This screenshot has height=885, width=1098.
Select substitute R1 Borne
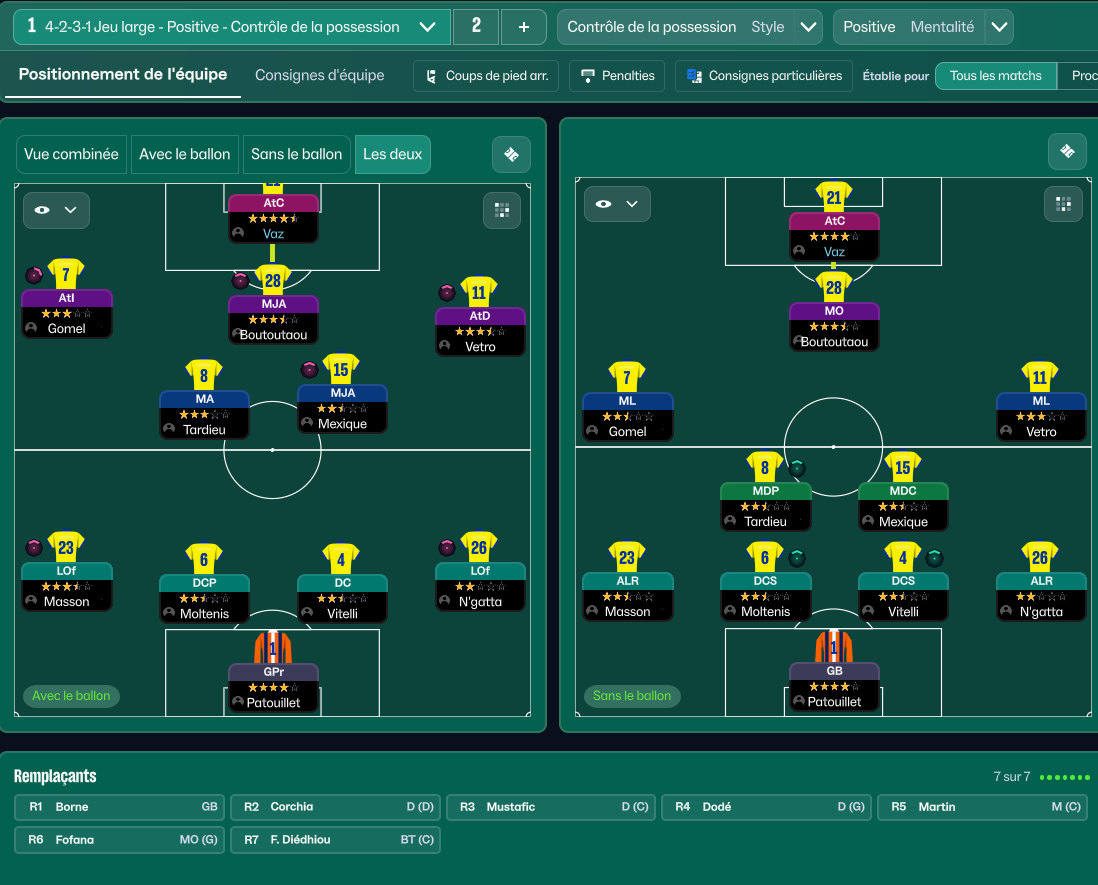(x=120, y=807)
